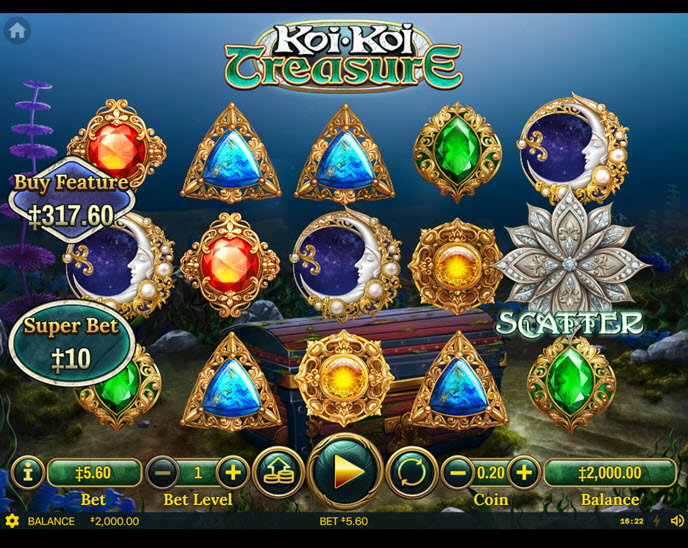Set the max bet with the coins icon
This screenshot has height=548, width=688.
coord(279,472)
